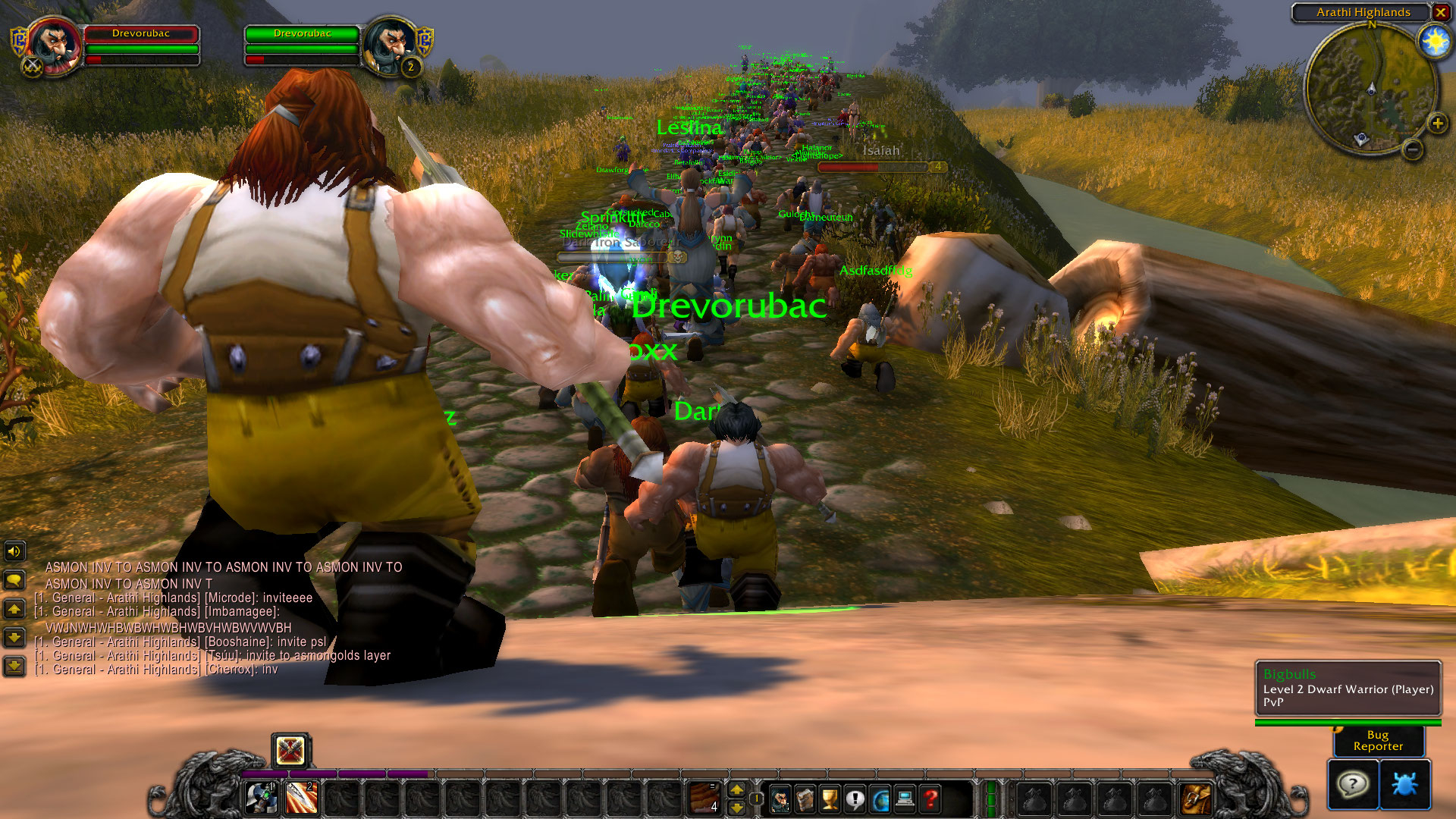Toggle the chat speaker sound button
Screen dimensions: 1456x819
pos(14,551)
